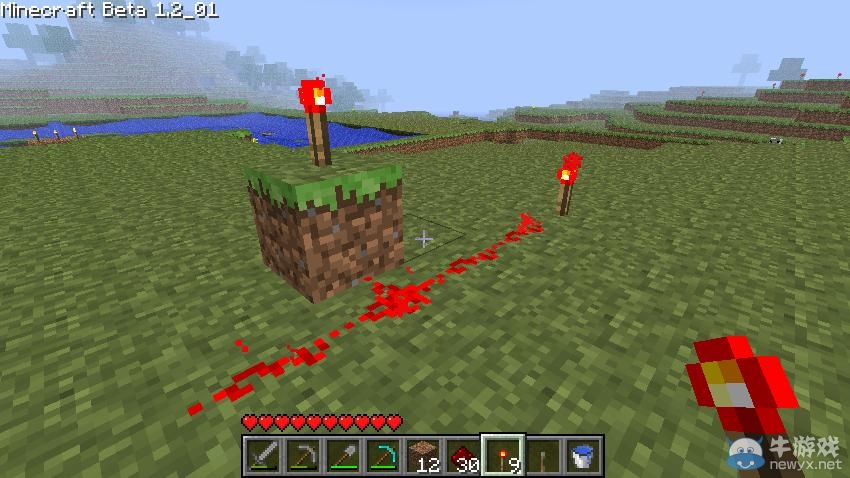The width and height of the screenshot is (850, 478).
Task: Select the redstone torch stack of 9
Action: [502, 455]
